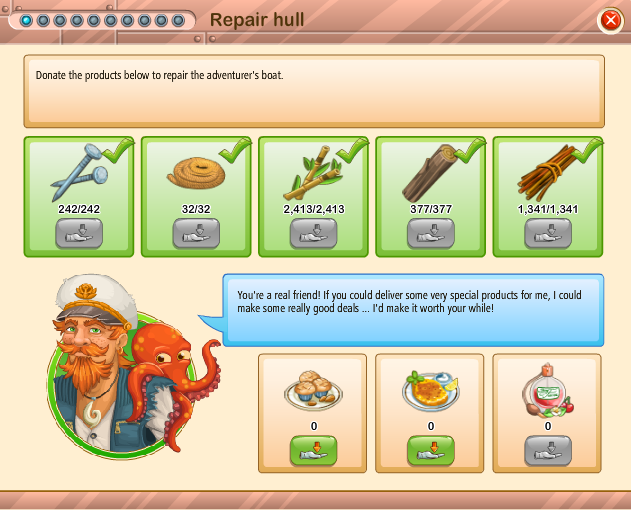Select the ham special product icon

(547, 390)
